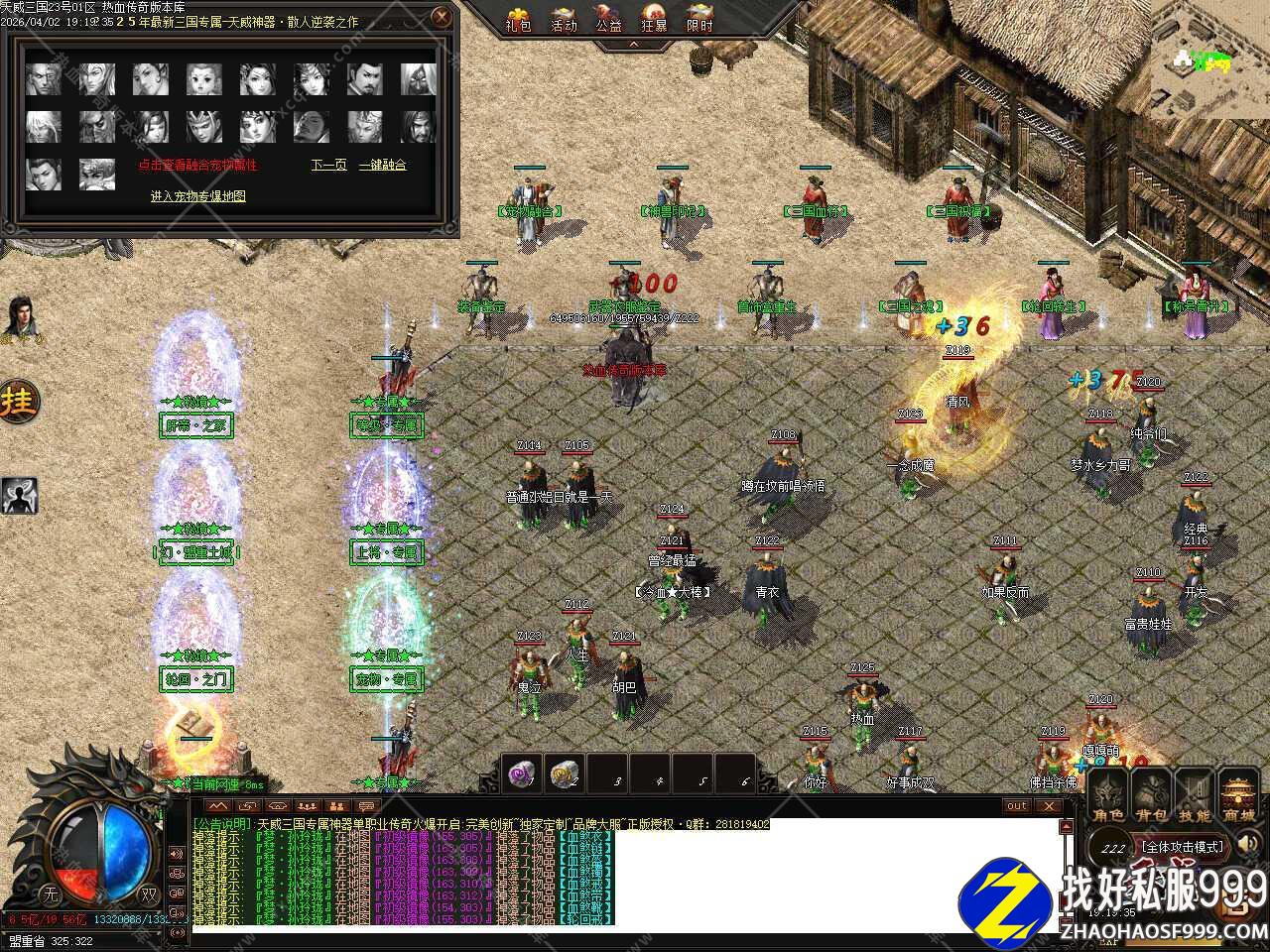Open the 狂暴 berserk menu
The image size is (1270, 952).
(654, 19)
